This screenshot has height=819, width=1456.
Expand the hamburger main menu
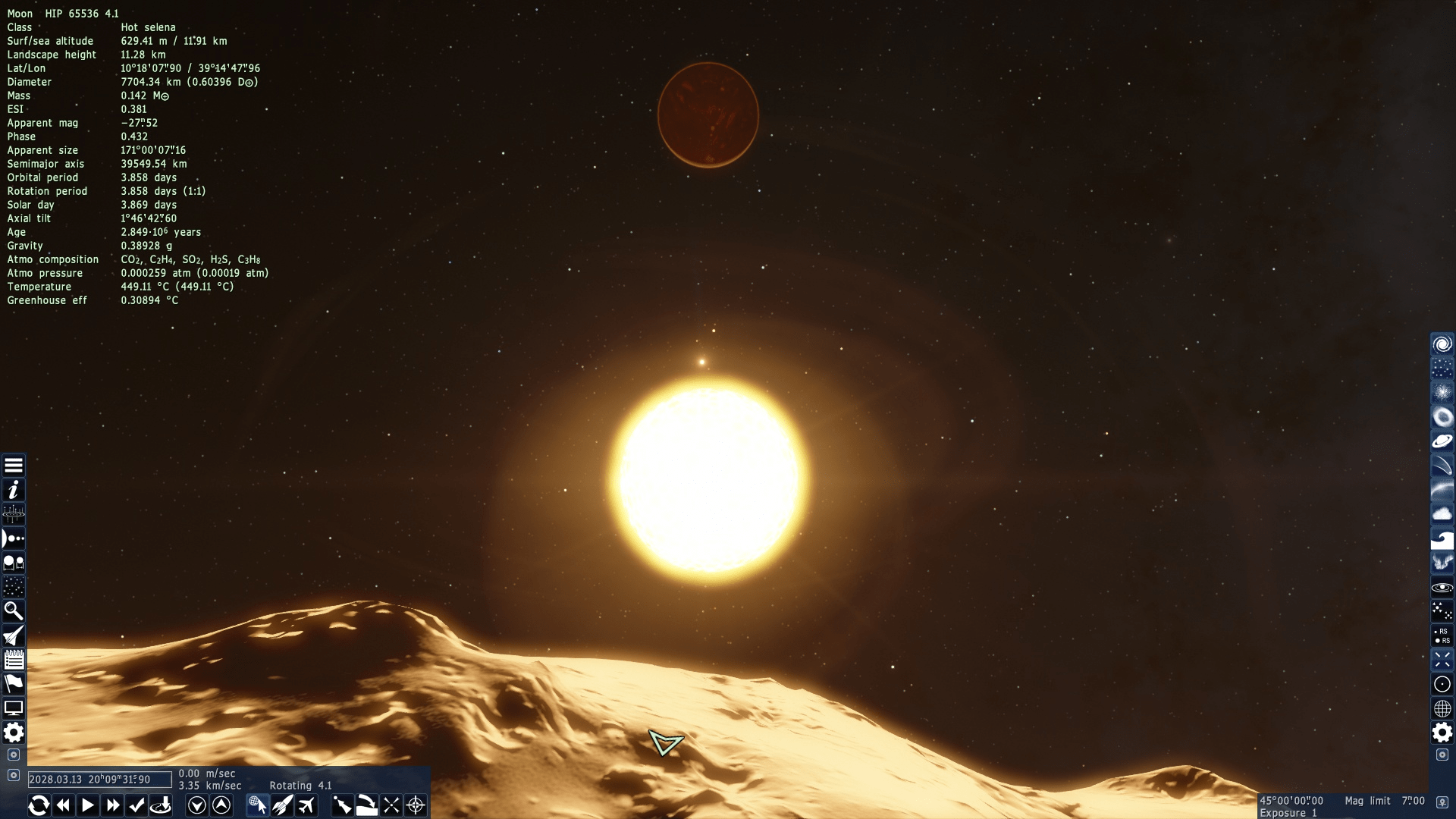pos(14,465)
